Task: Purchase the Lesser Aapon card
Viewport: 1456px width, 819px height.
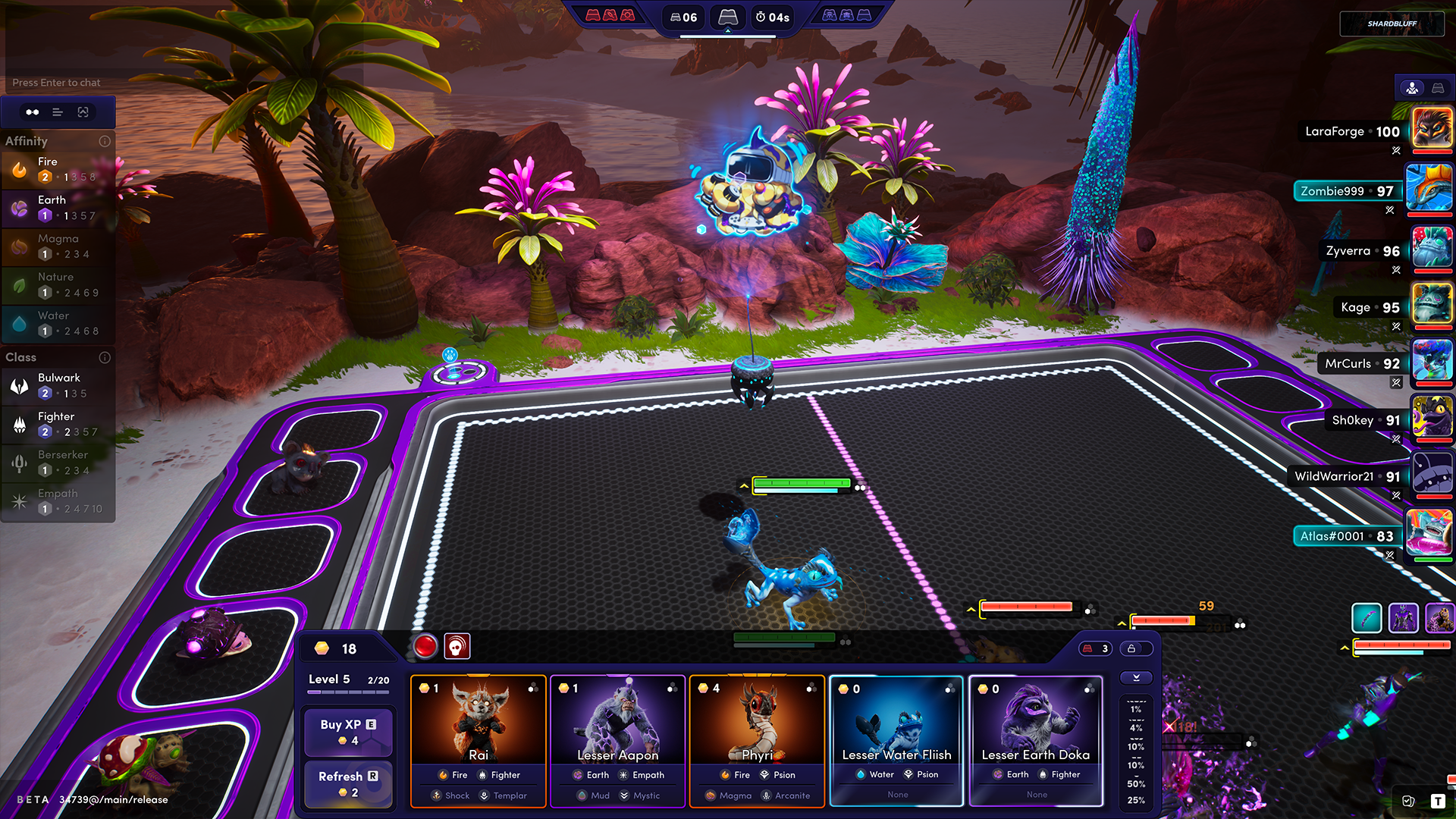Action: 618,740
